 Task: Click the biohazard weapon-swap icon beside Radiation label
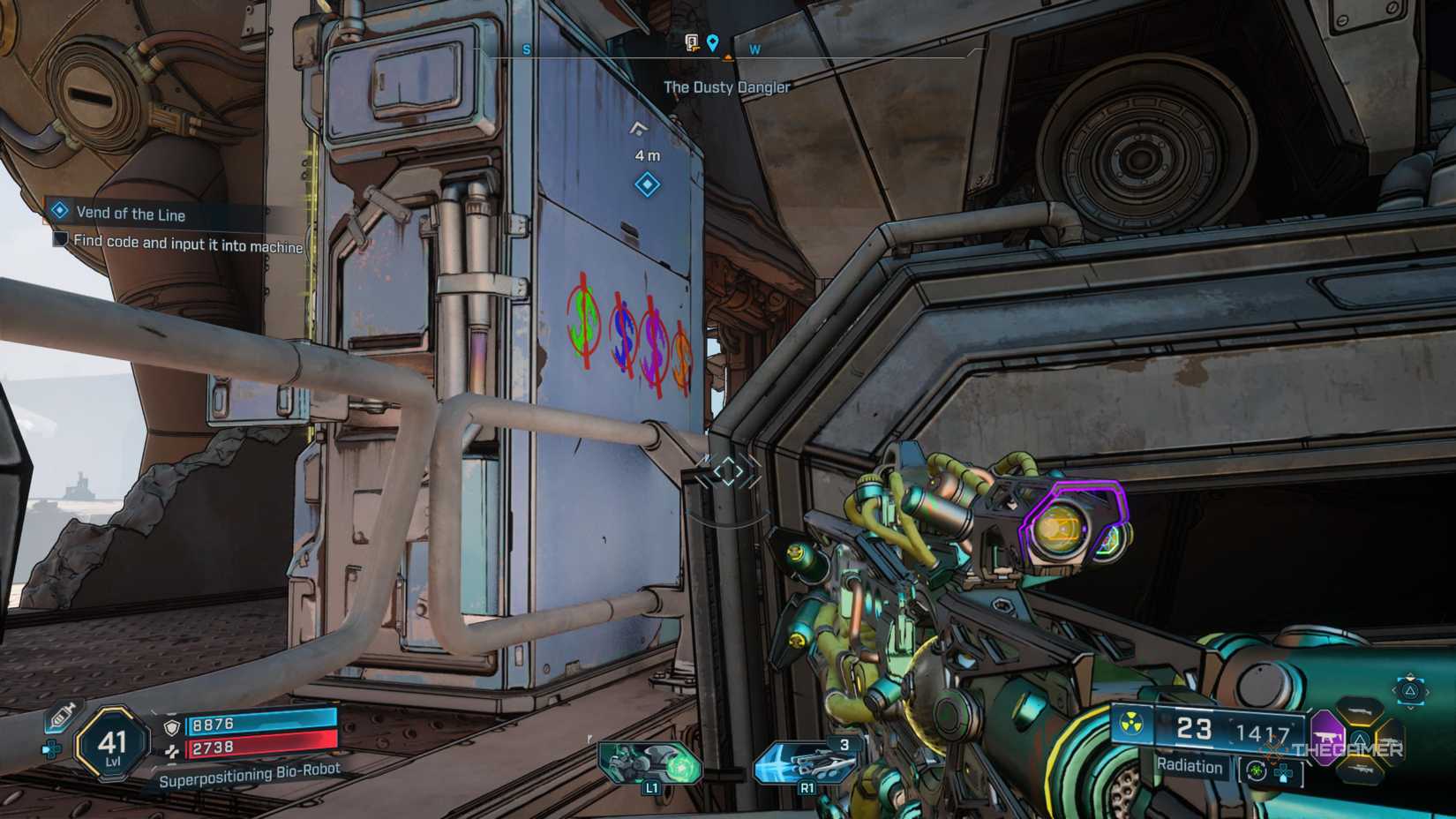pyautogui.click(x=1257, y=770)
